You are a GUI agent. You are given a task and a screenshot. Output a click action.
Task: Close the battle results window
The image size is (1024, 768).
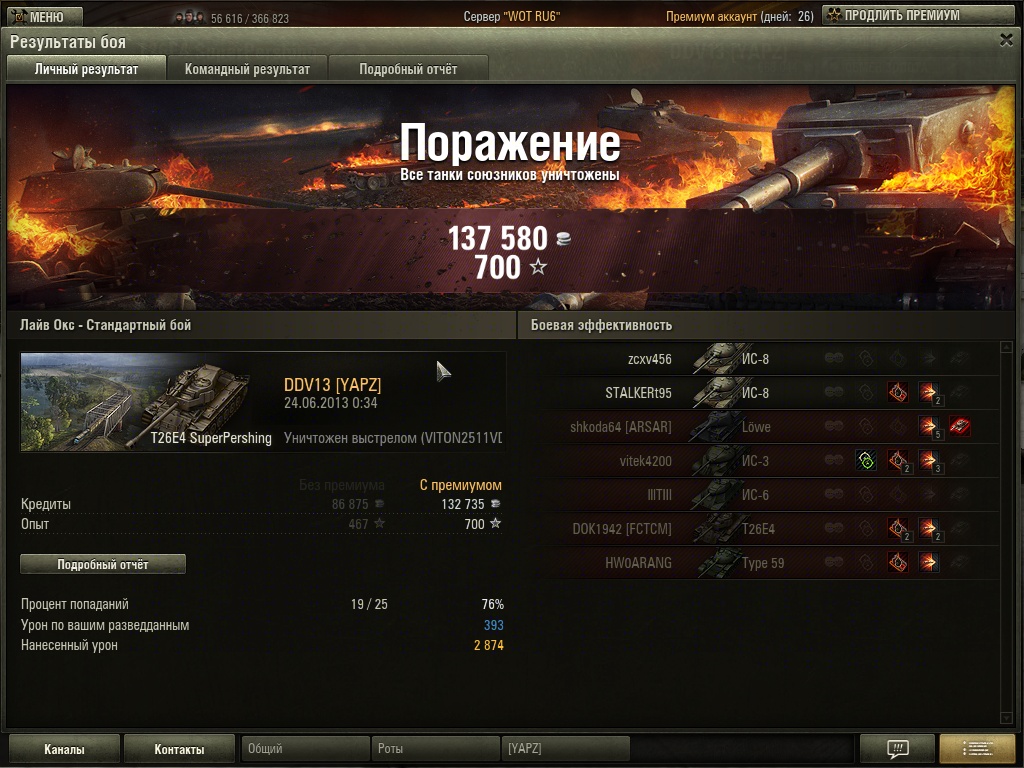(x=1006, y=40)
